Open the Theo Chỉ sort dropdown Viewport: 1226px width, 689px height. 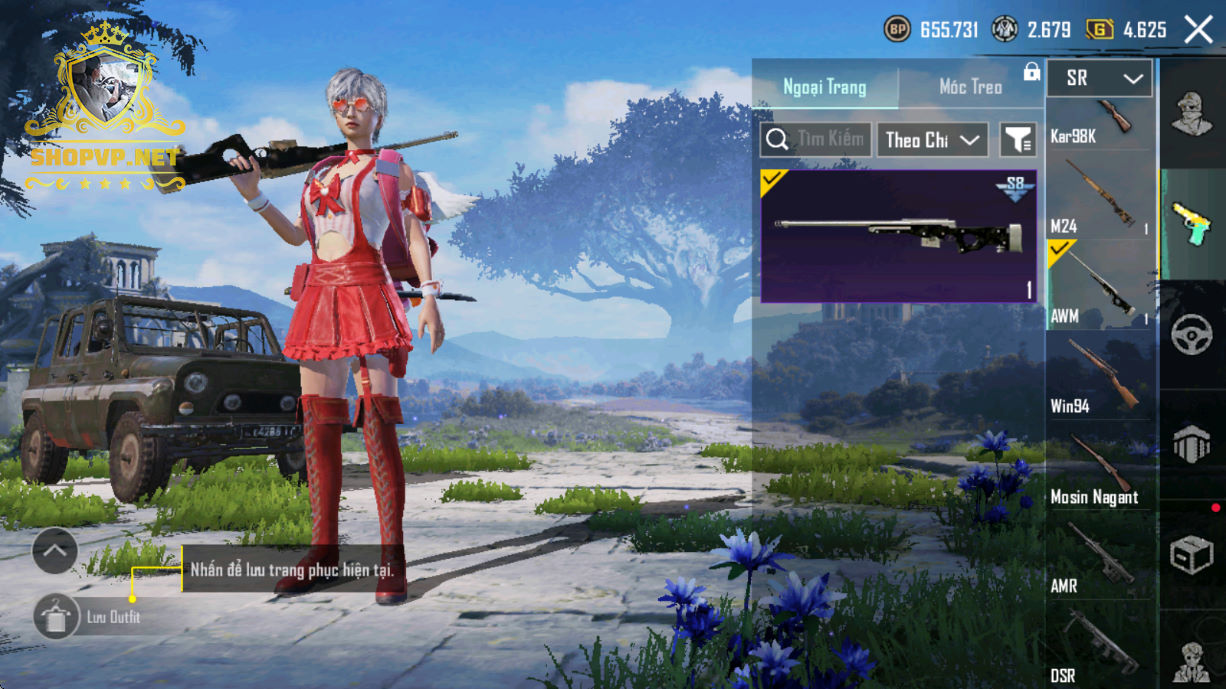[x=932, y=140]
